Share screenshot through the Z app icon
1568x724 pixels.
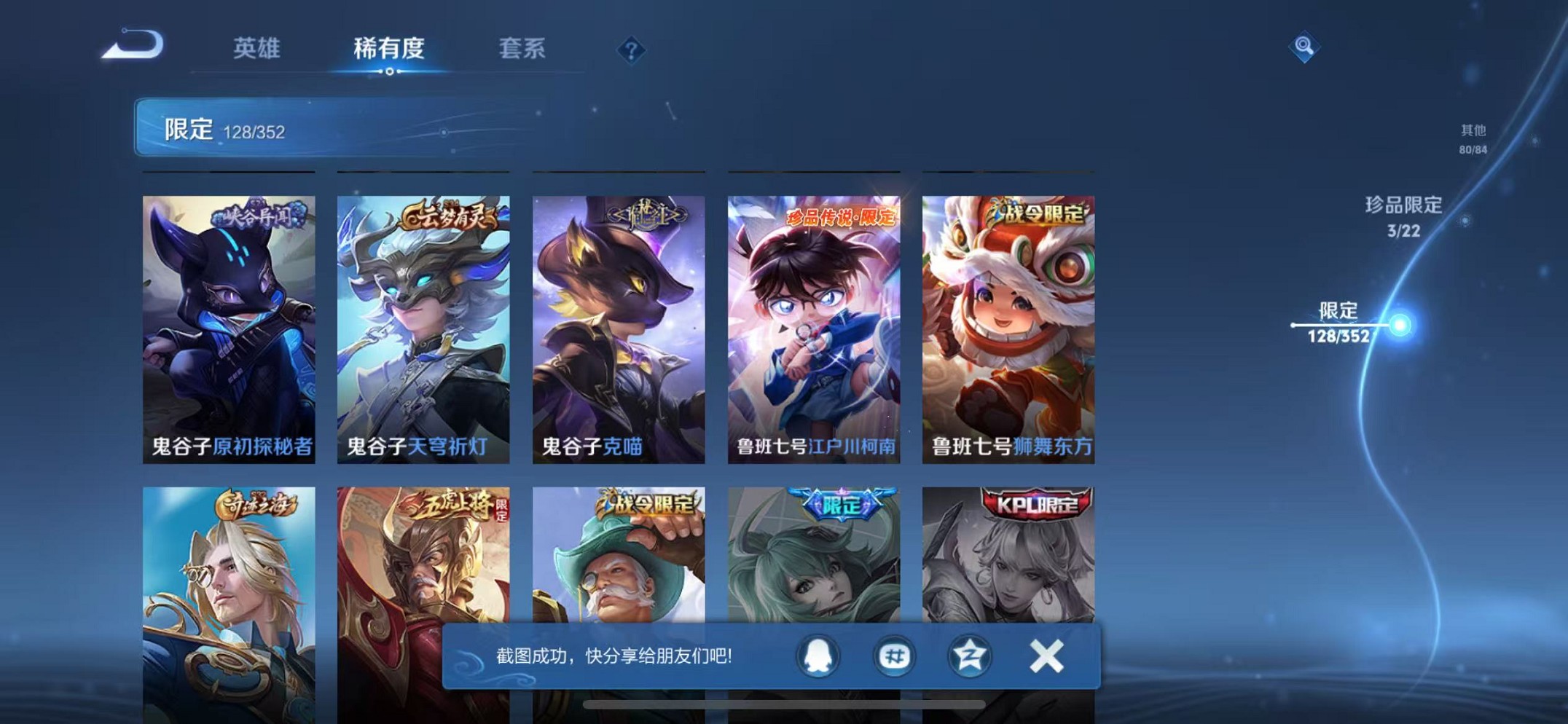coord(969,656)
